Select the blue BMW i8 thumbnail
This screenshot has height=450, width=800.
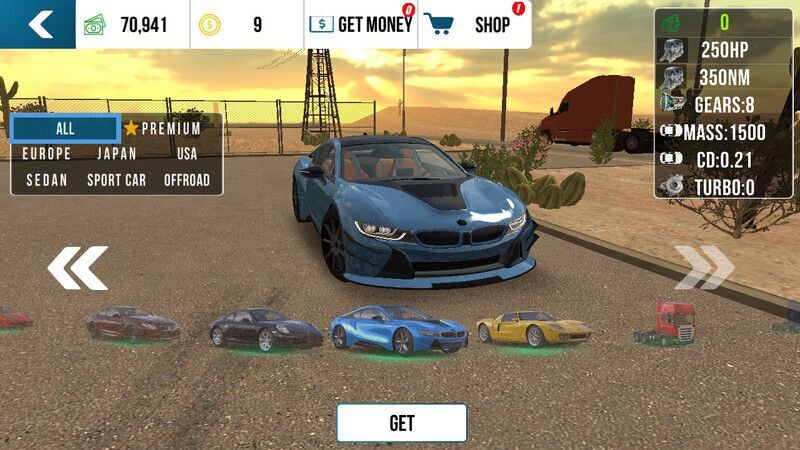click(399, 329)
